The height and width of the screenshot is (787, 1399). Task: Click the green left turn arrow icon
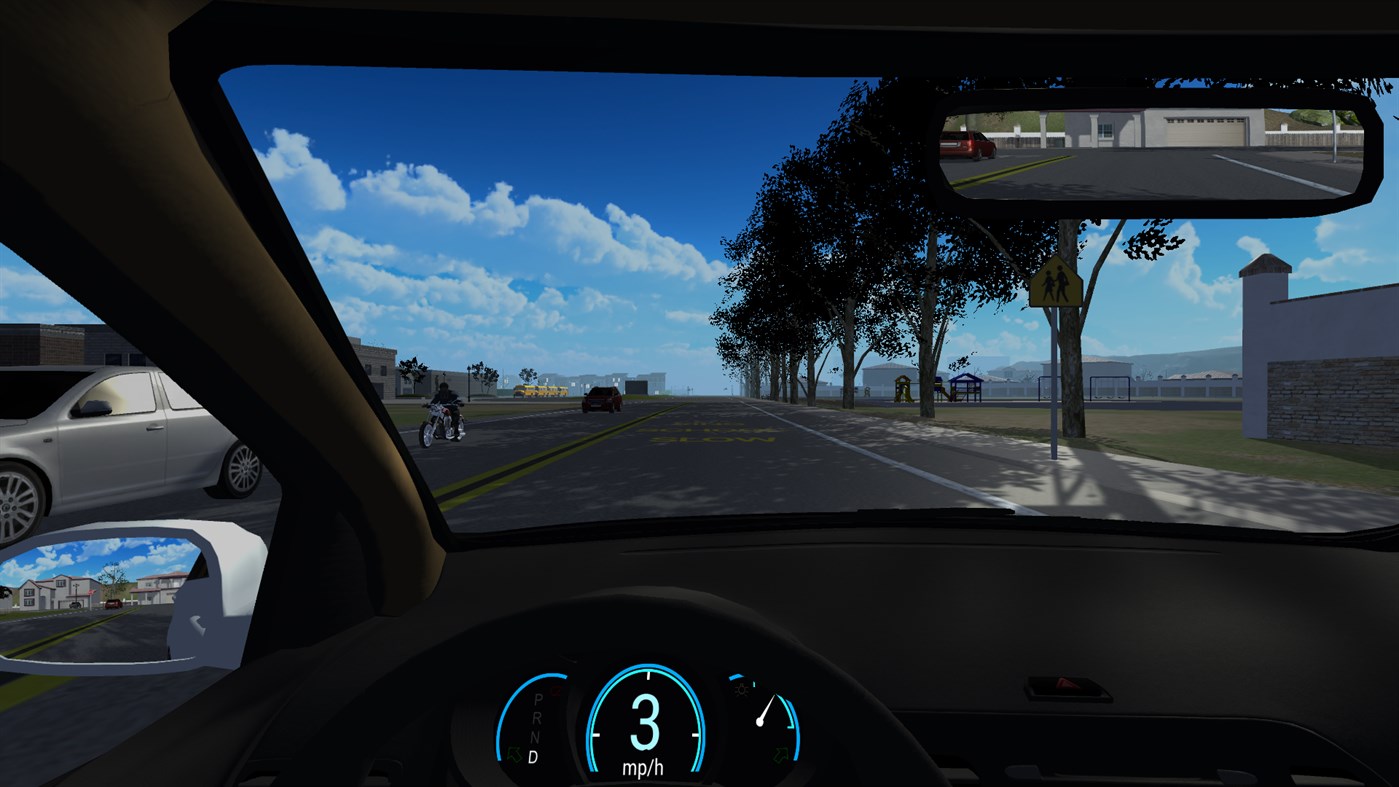click(514, 752)
